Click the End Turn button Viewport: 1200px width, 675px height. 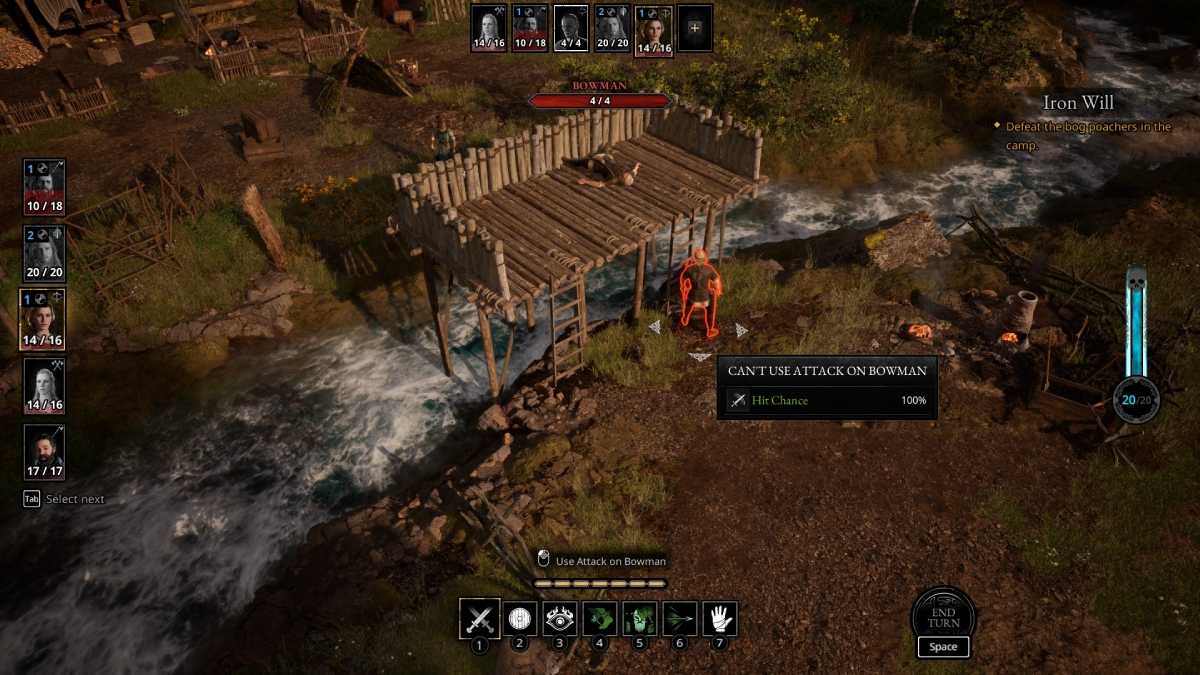point(943,616)
